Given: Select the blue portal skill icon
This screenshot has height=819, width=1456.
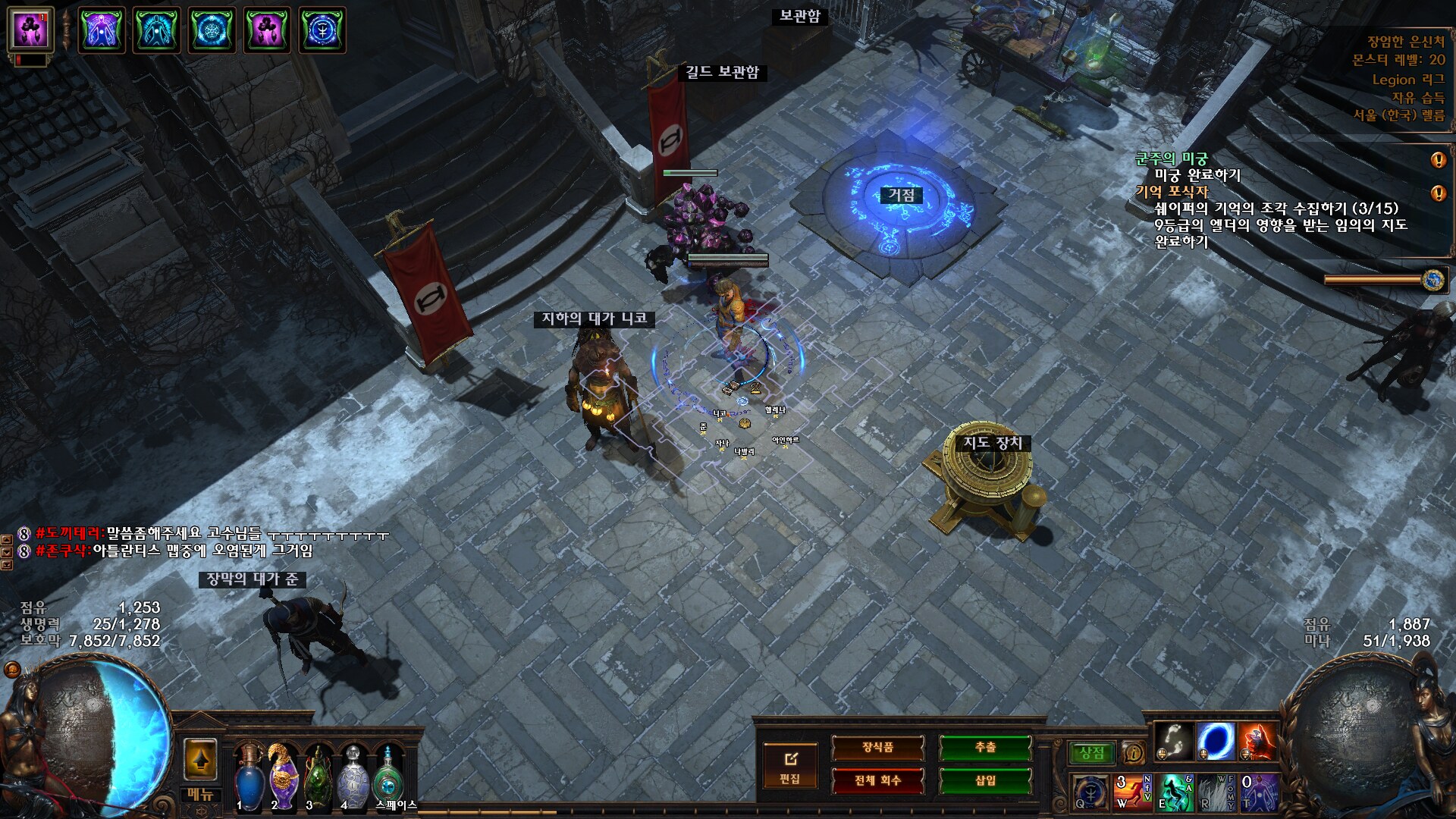Looking at the screenshot, I should (x=1216, y=741).
